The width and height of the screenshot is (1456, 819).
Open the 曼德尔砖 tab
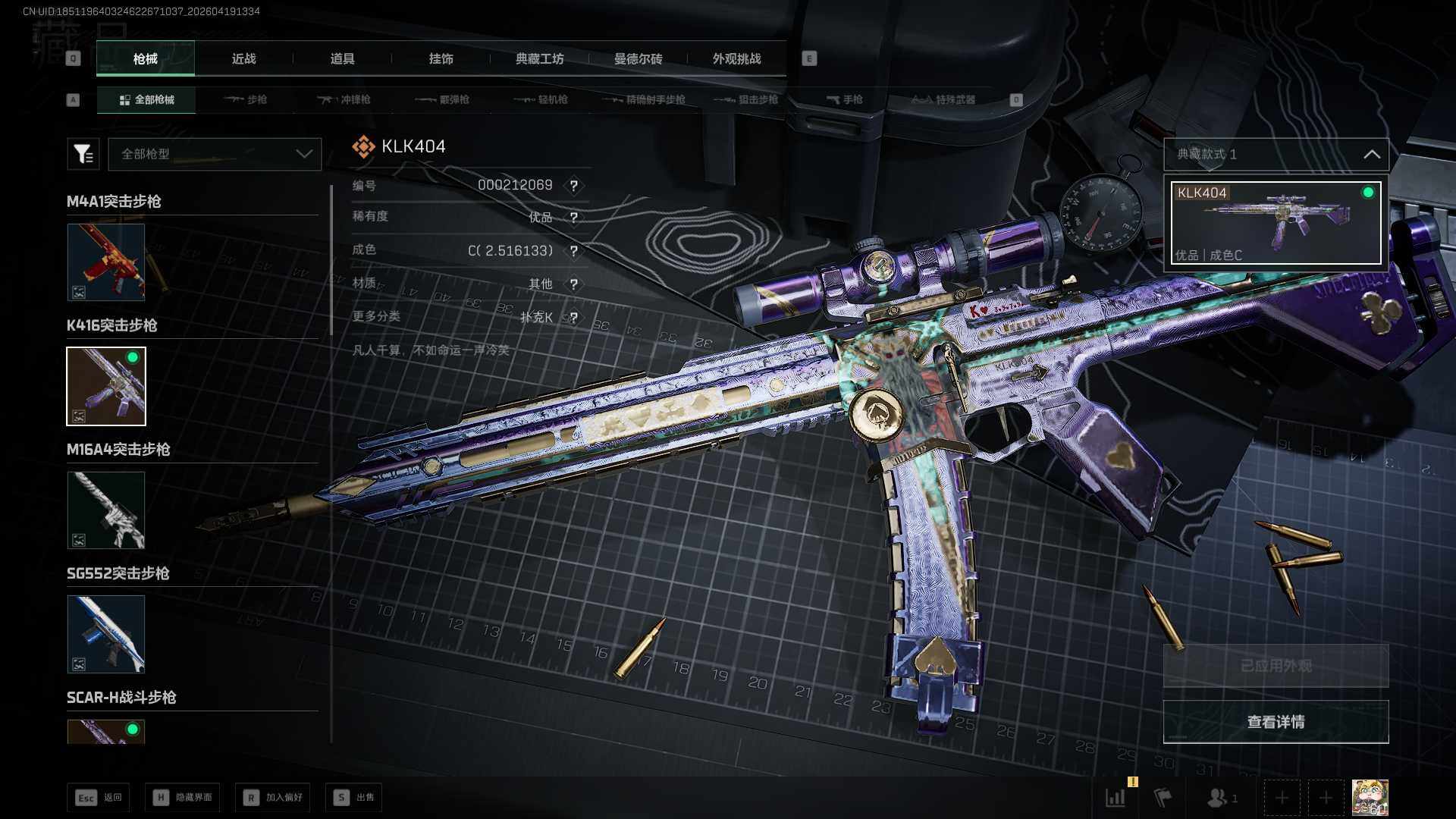(638, 59)
